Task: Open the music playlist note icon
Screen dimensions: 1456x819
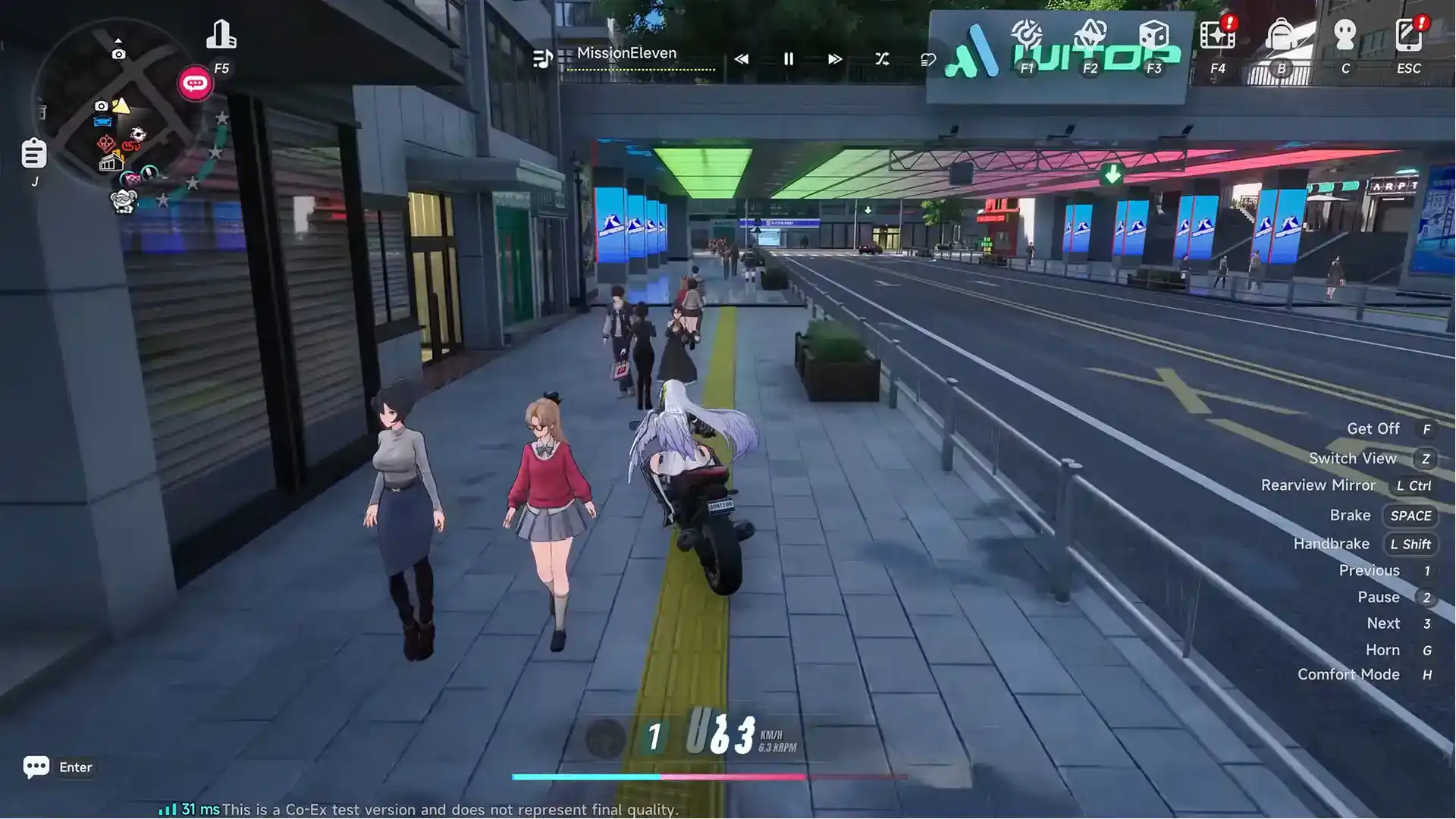Action: tap(542, 59)
